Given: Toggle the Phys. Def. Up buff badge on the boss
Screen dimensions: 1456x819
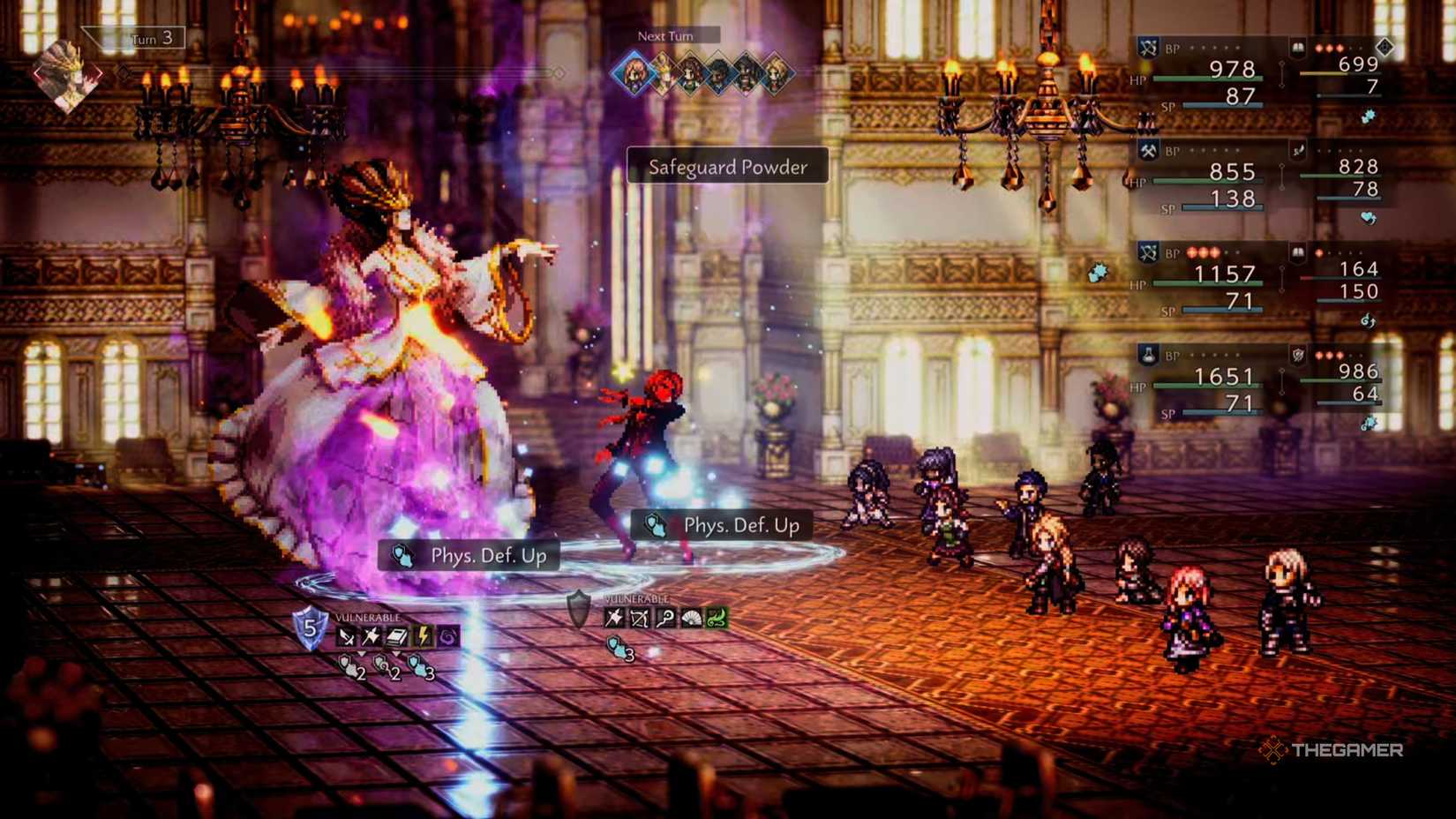Looking at the screenshot, I should (x=468, y=556).
